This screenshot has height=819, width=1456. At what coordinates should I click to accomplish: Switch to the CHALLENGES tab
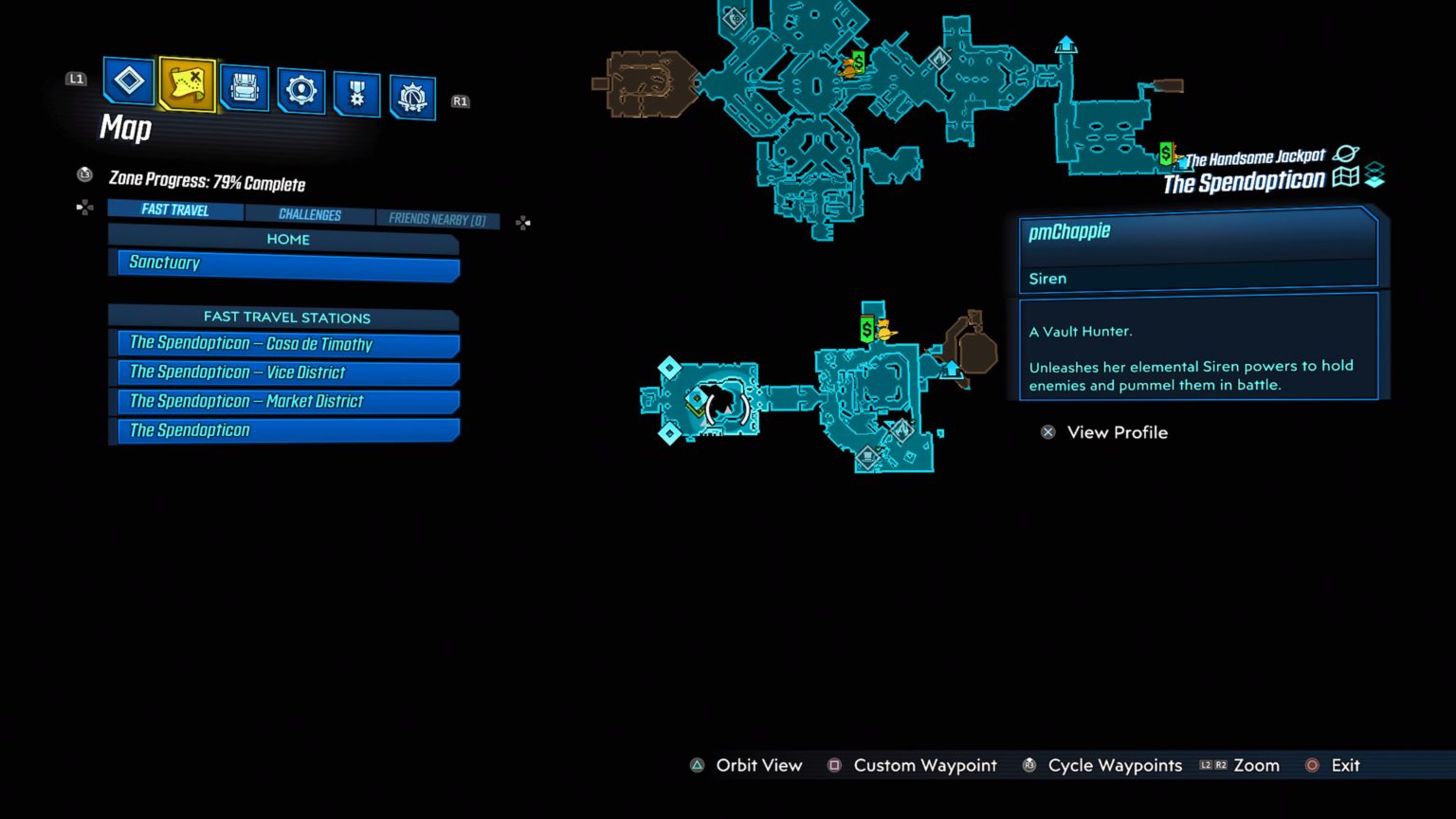click(x=310, y=213)
